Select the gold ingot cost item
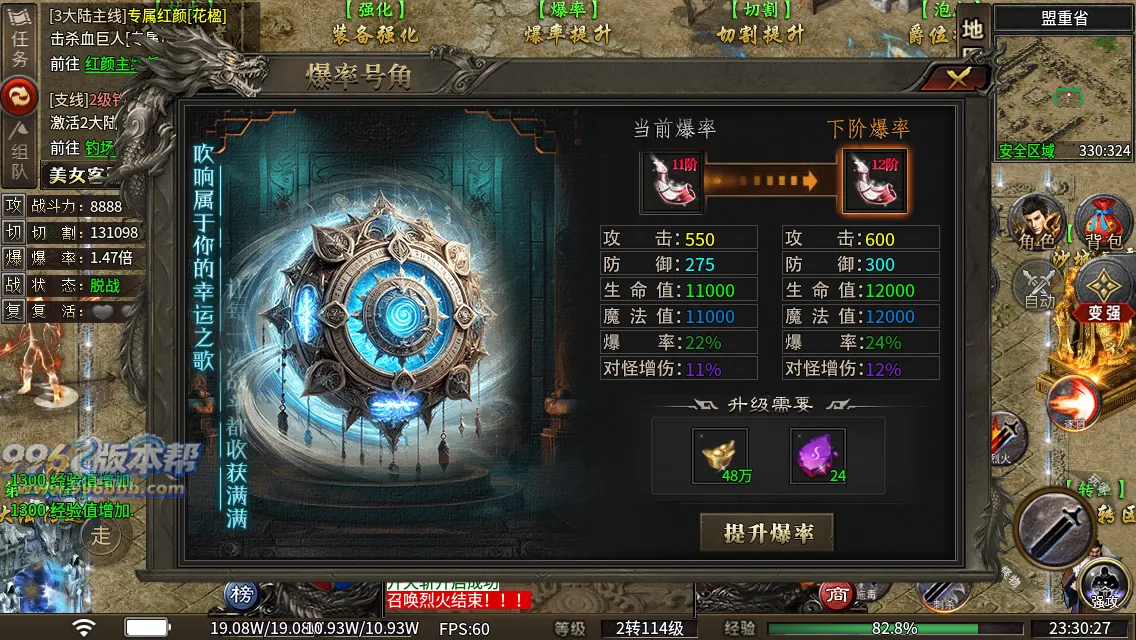Viewport: 1136px width, 640px height. [x=720, y=456]
